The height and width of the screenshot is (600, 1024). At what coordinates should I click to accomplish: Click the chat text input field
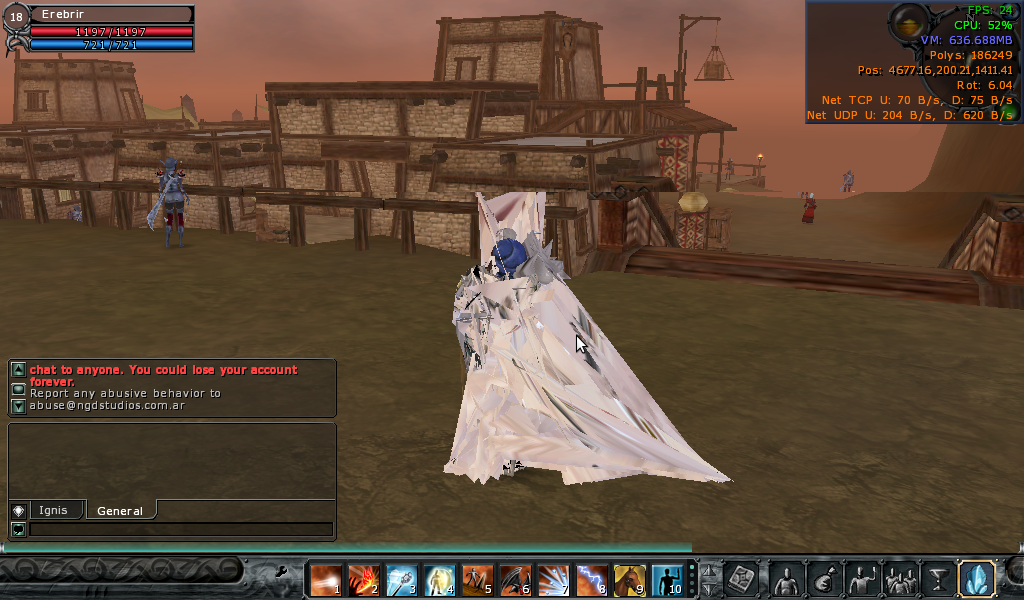point(180,529)
